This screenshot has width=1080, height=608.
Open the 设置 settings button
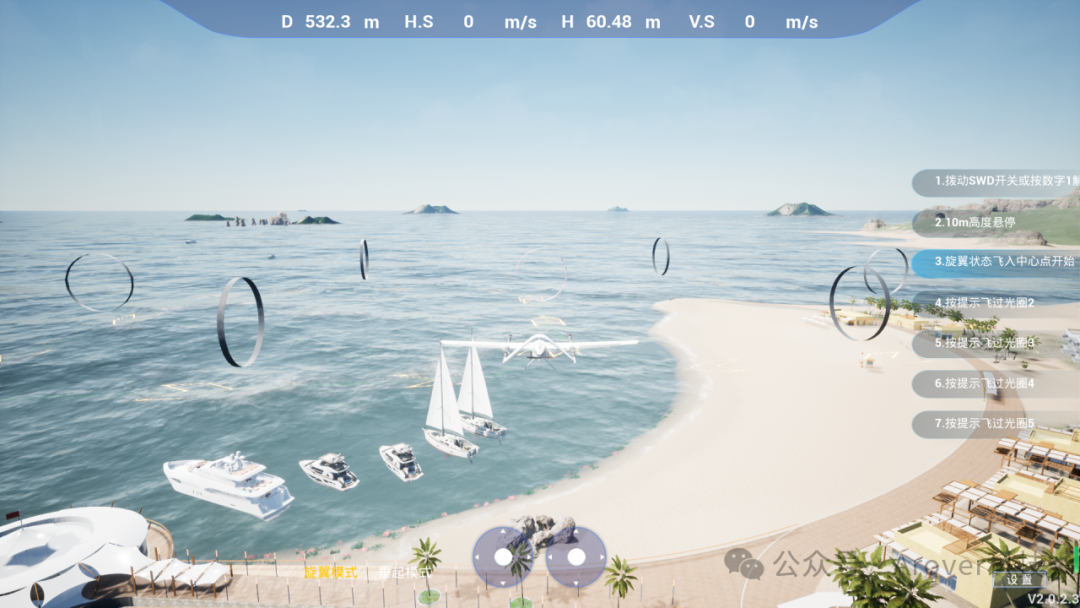pos(1020,579)
